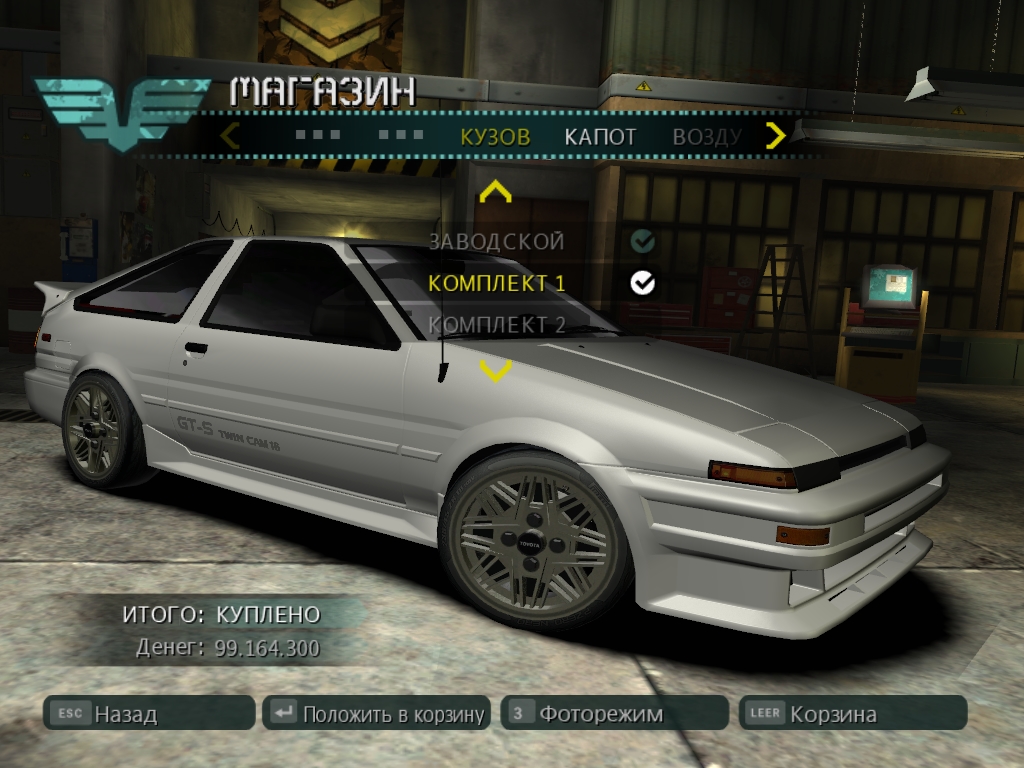Image resolution: width=1024 pixels, height=768 pixels.
Task: Open the Корзина cart
Action: [x=852, y=714]
